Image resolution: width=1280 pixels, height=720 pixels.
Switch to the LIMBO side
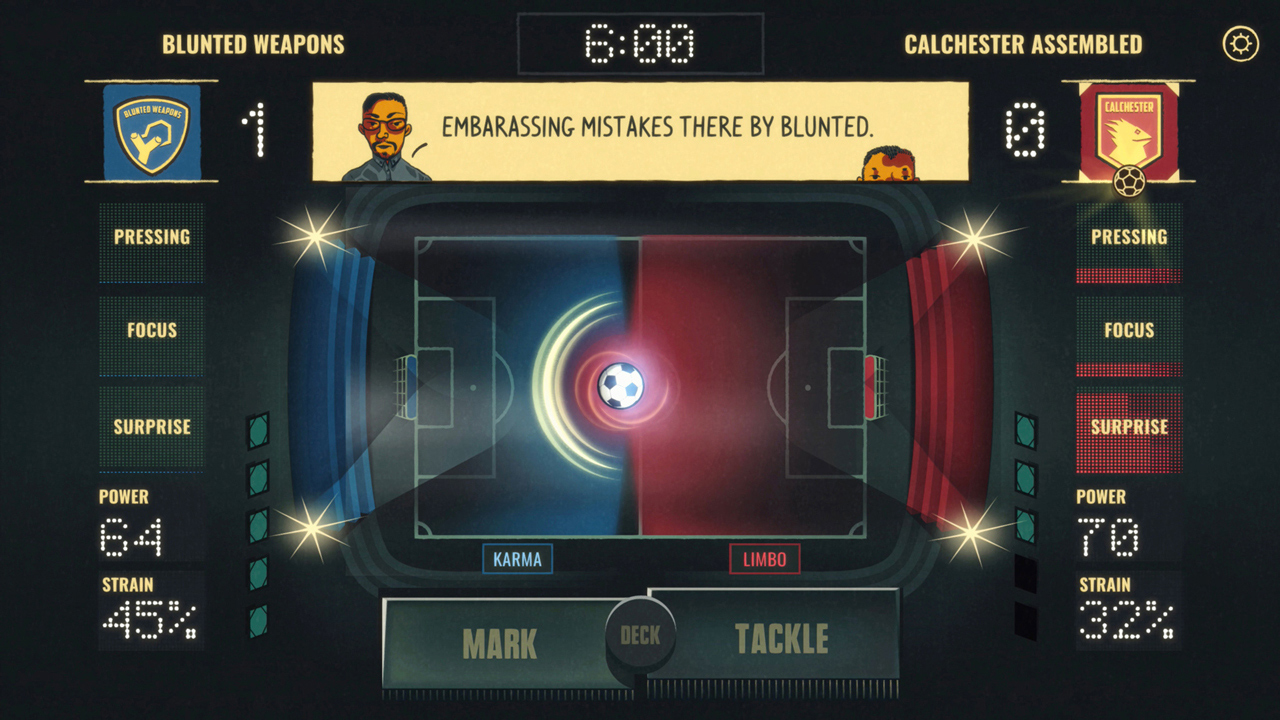(764, 559)
